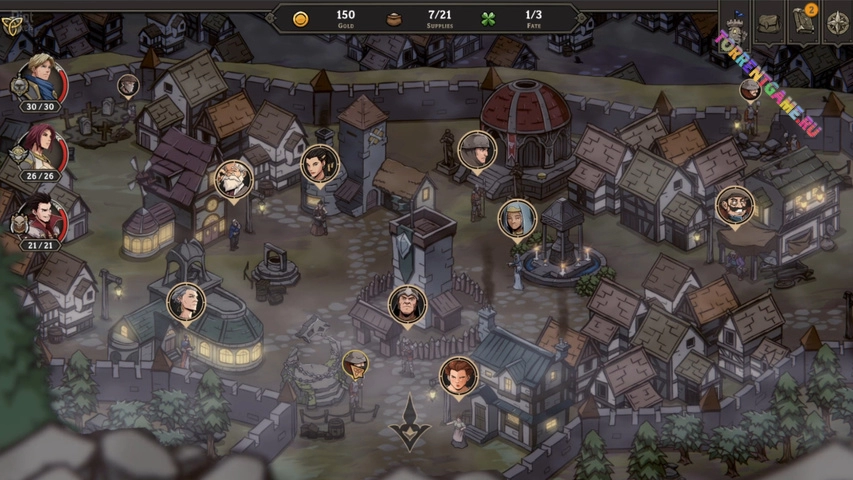Select the hat-wearing man marker on the wall
This screenshot has width=853, height=480.
click(x=750, y=90)
